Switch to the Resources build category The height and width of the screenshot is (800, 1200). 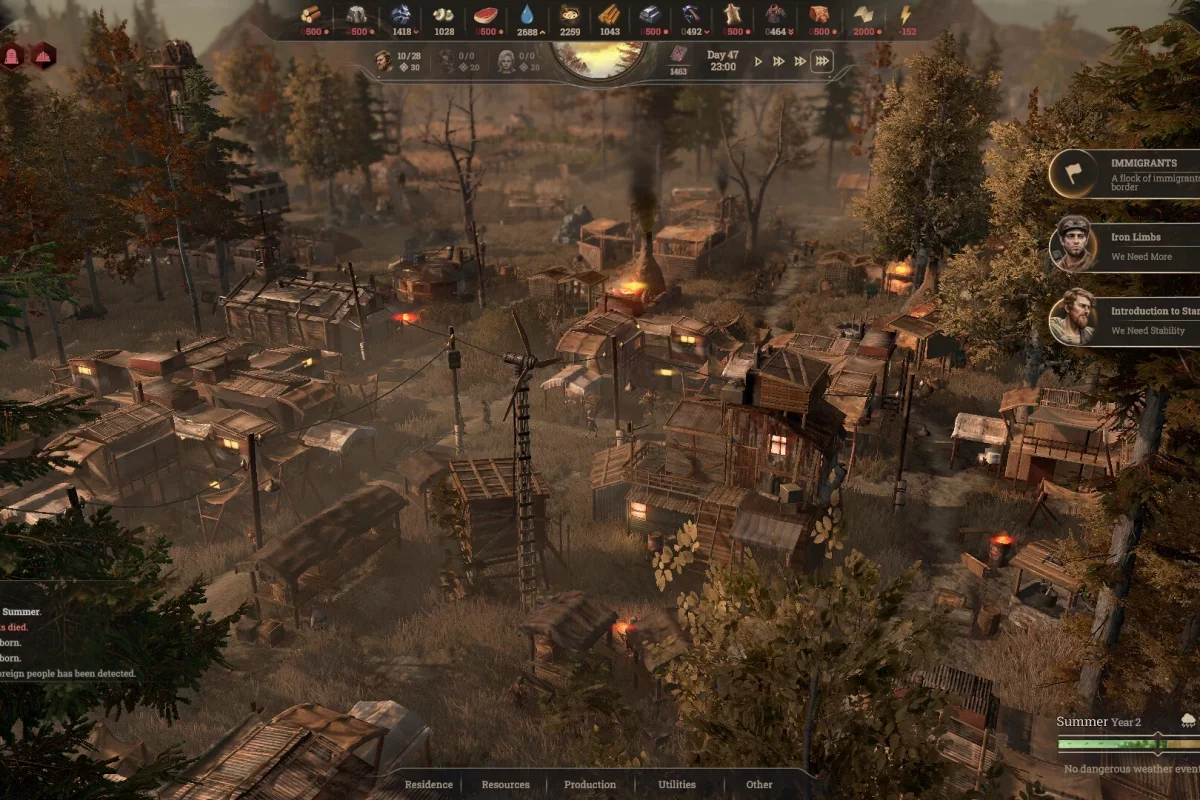pos(505,784)
